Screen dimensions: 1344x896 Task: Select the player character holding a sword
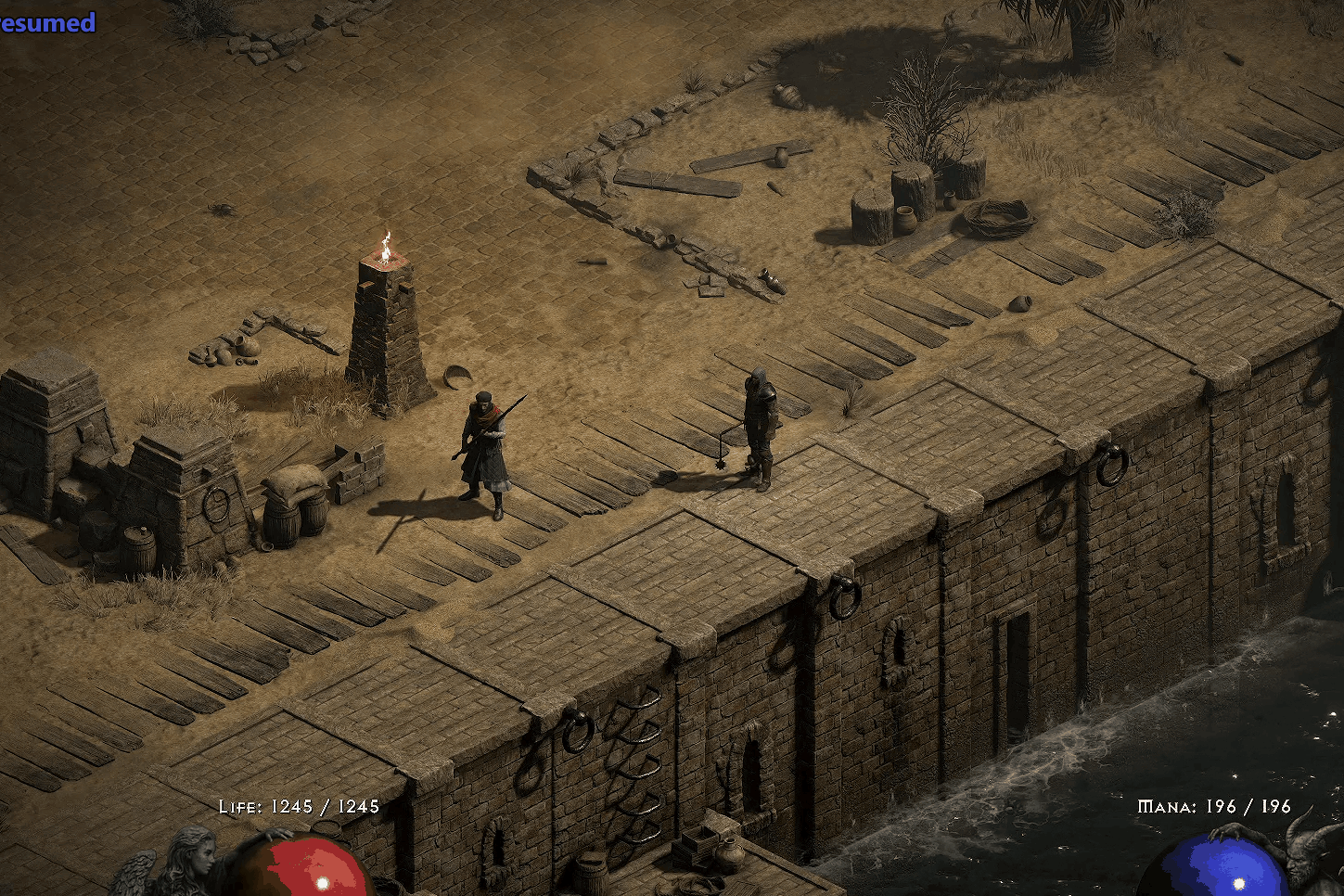486,445
